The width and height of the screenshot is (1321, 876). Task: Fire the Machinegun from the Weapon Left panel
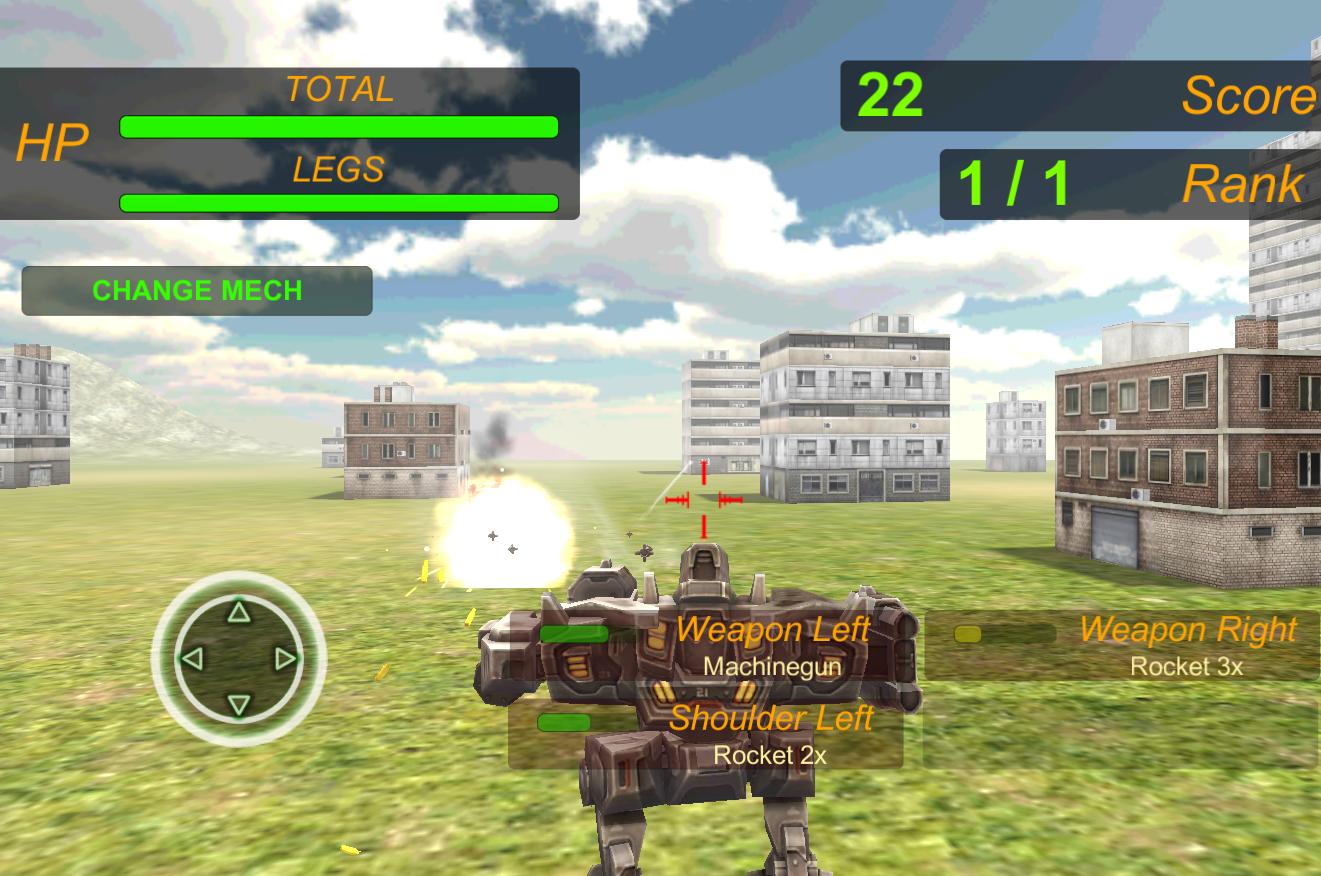[x=773, y=645]
